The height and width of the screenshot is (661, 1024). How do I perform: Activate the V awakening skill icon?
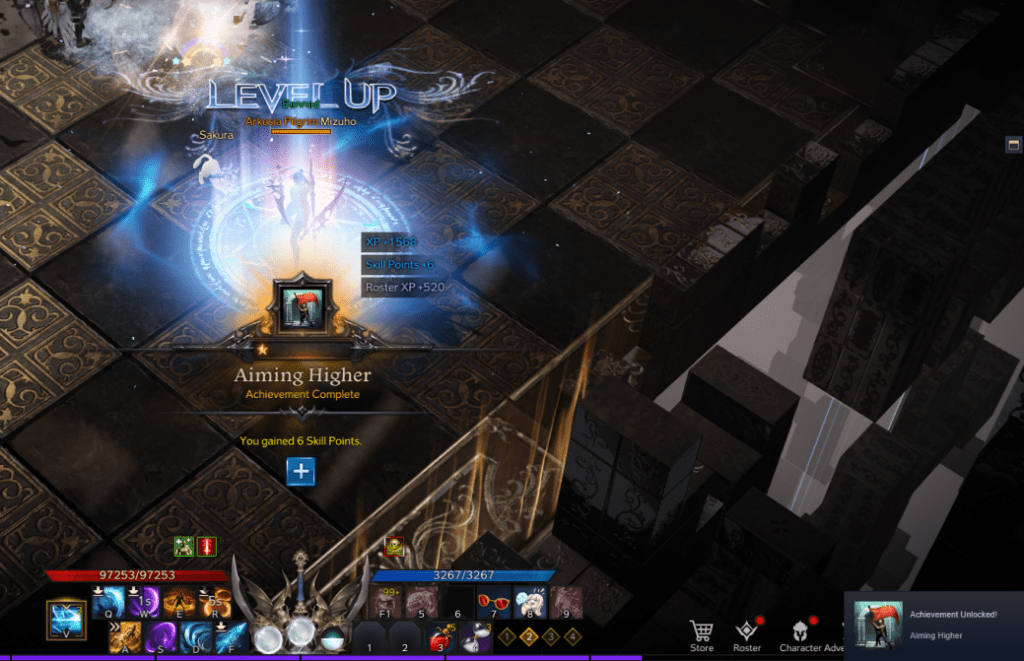(x=66, y=620)
